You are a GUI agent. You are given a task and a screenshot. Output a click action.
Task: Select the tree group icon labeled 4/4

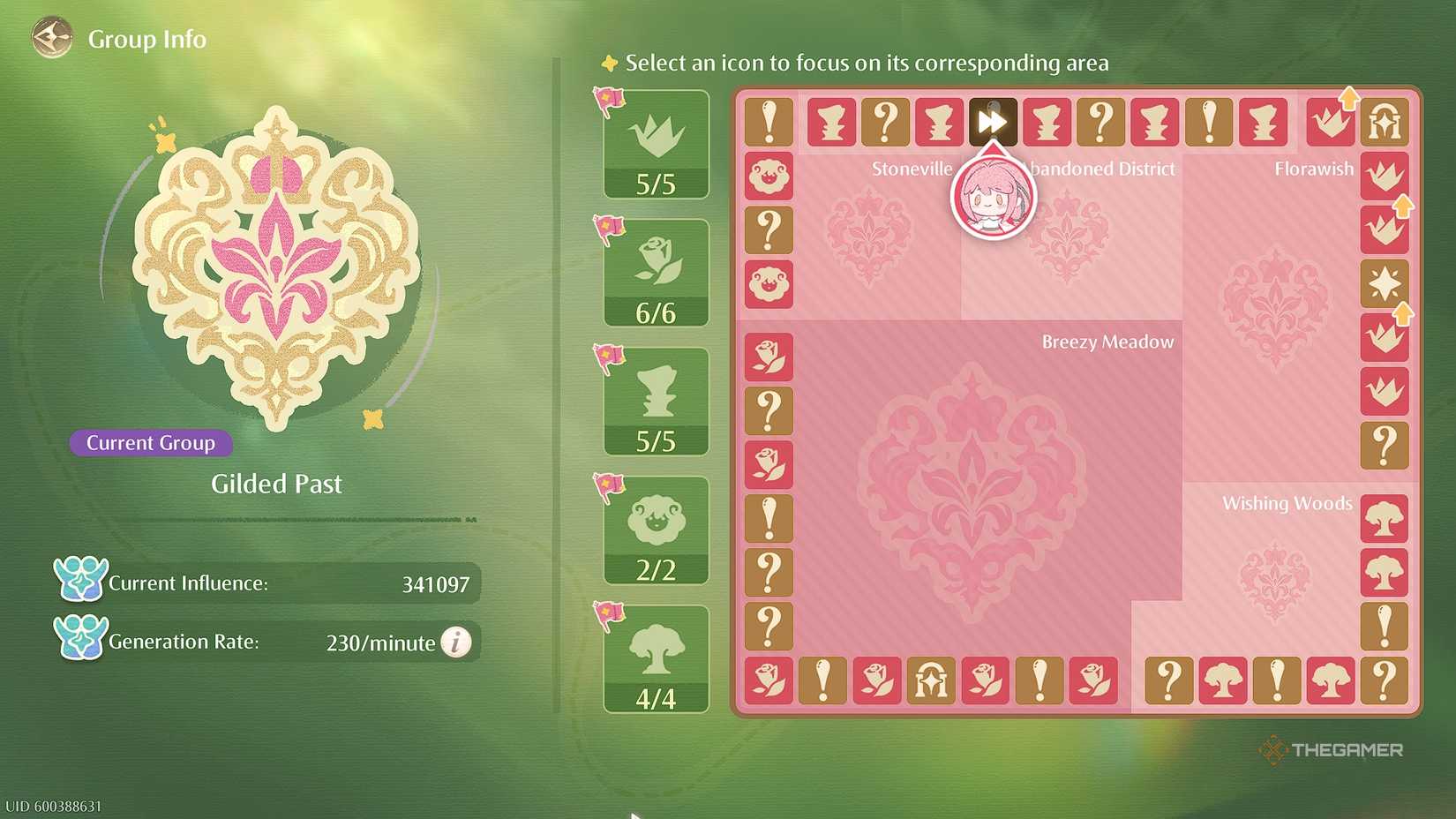click(x=655, y=657)
